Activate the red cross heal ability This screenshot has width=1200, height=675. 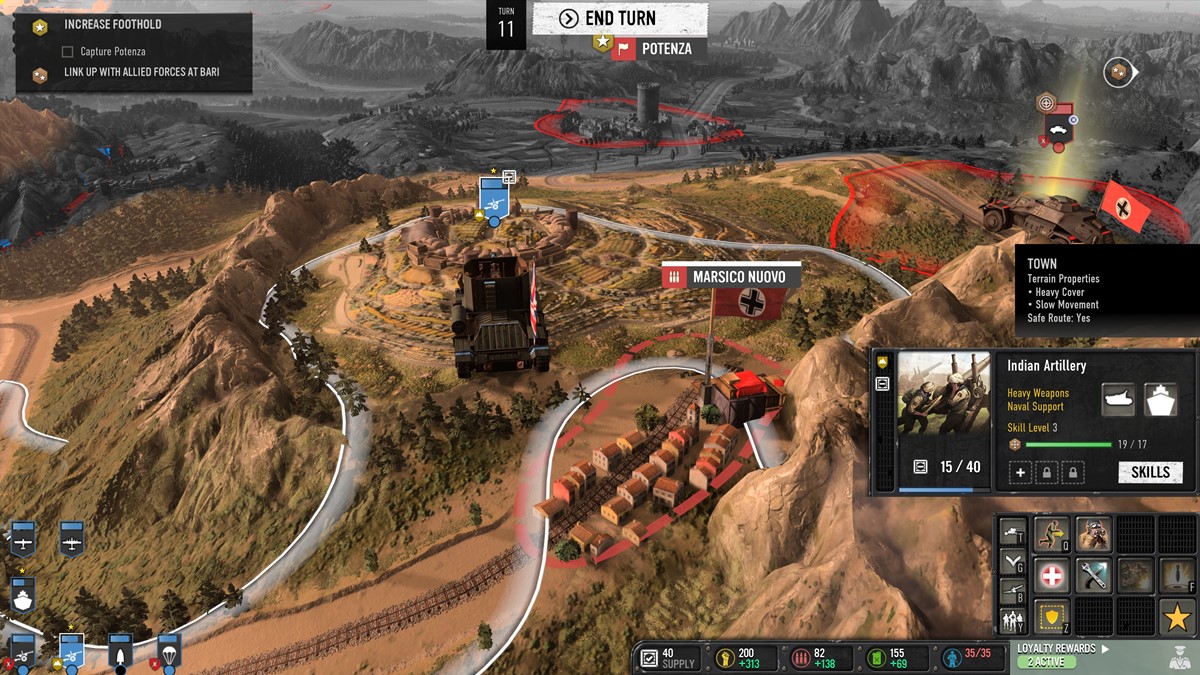1052,575
